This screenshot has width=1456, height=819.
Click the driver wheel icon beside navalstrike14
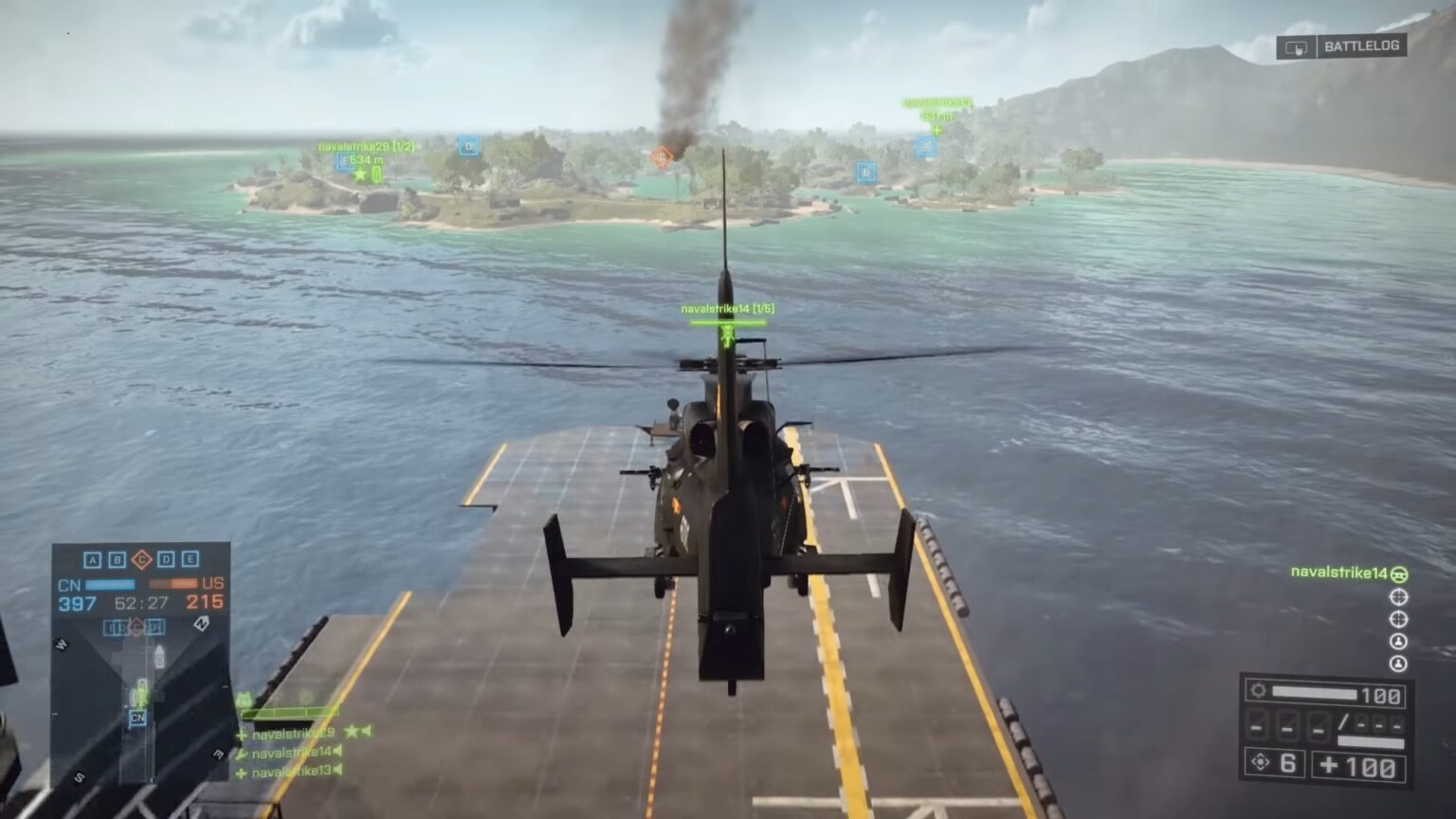click(x=1398, y=575)
